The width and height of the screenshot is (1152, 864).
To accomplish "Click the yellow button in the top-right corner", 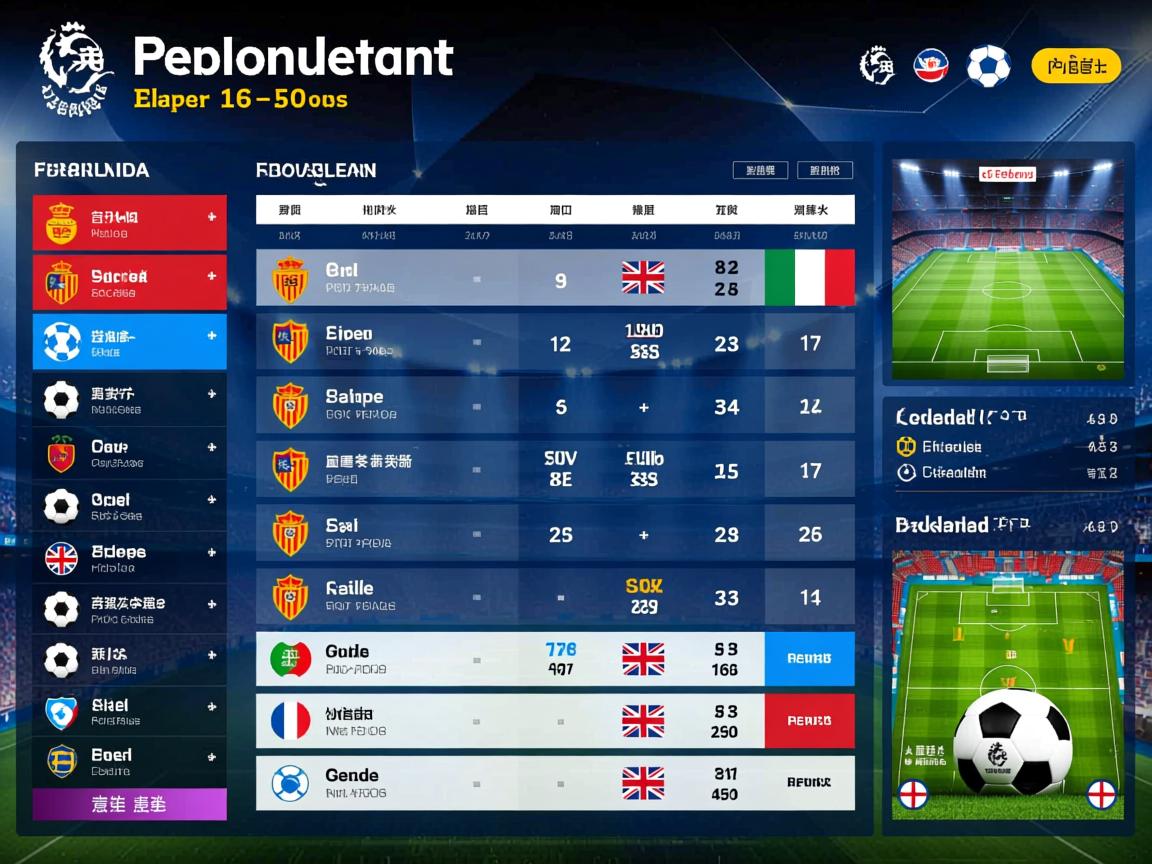I will click(x=1075, y=67).
